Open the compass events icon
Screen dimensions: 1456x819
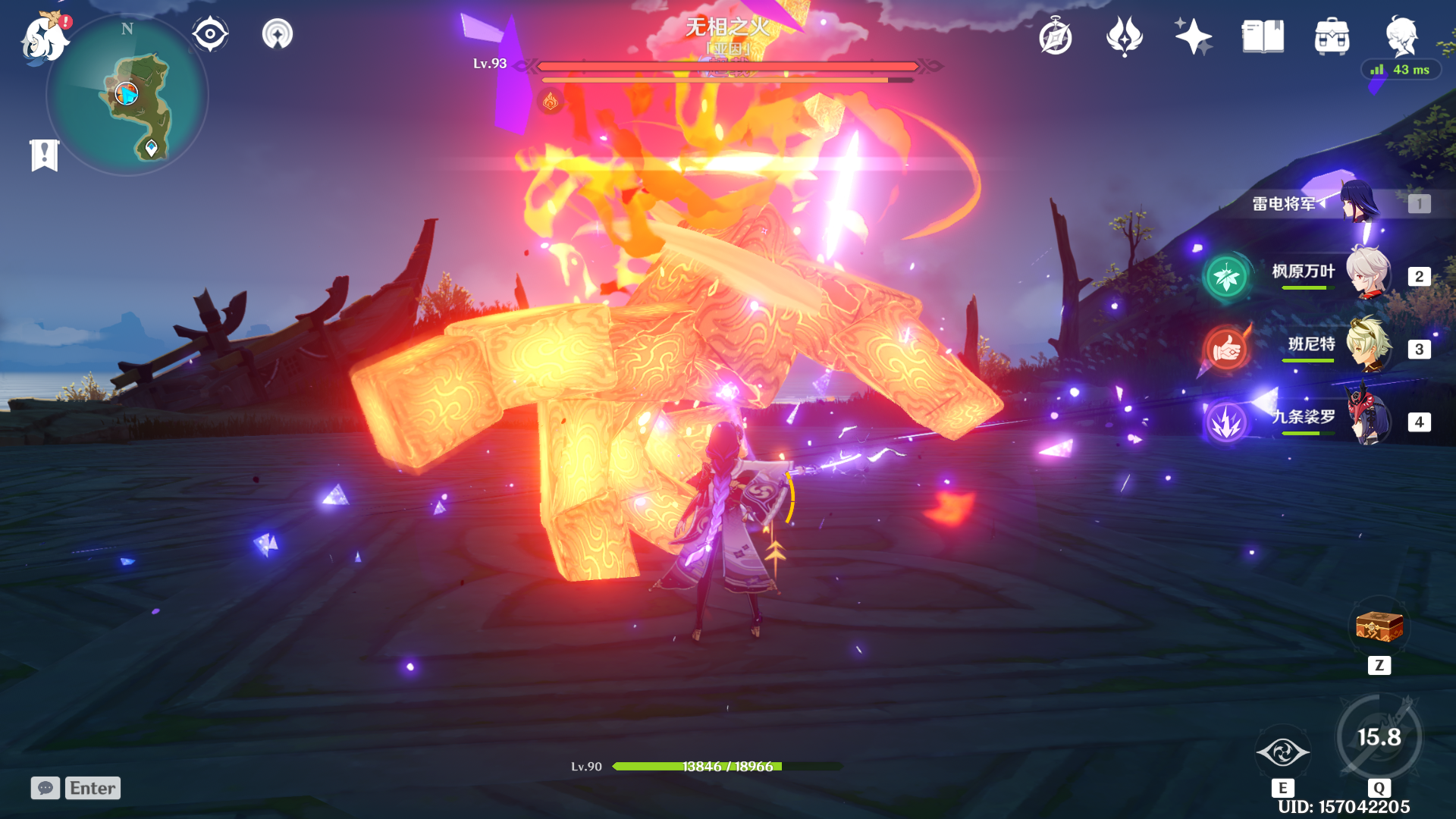coord(1056,36)
